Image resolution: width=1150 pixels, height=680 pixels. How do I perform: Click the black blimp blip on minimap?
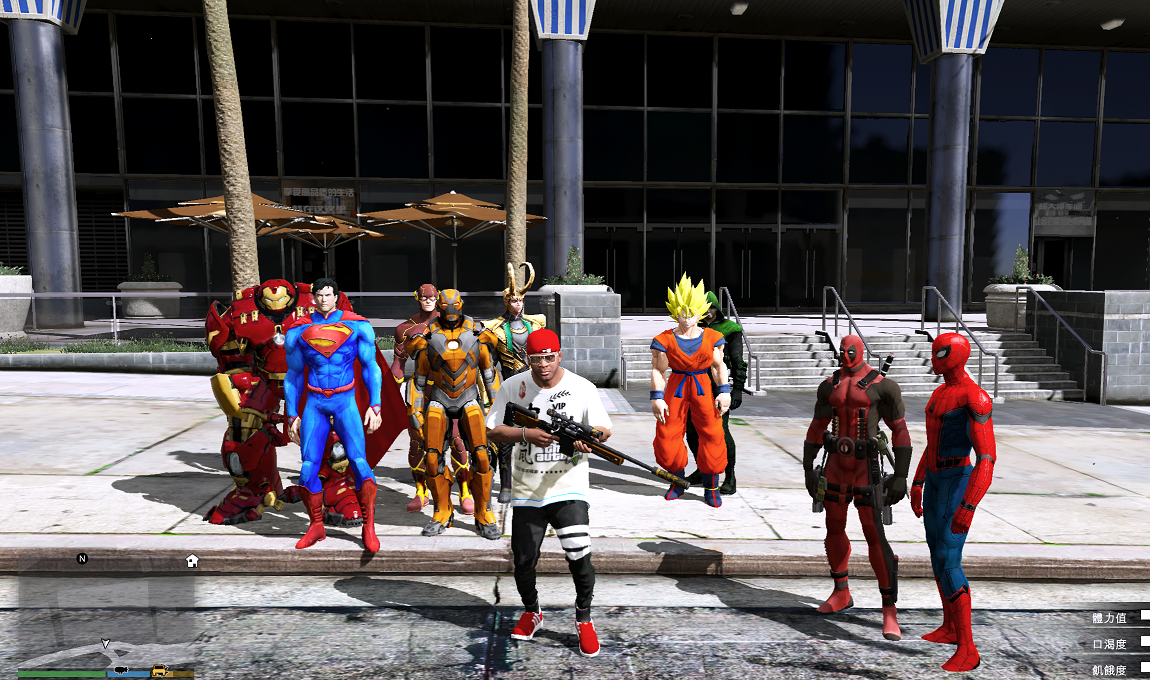point(121,669)
